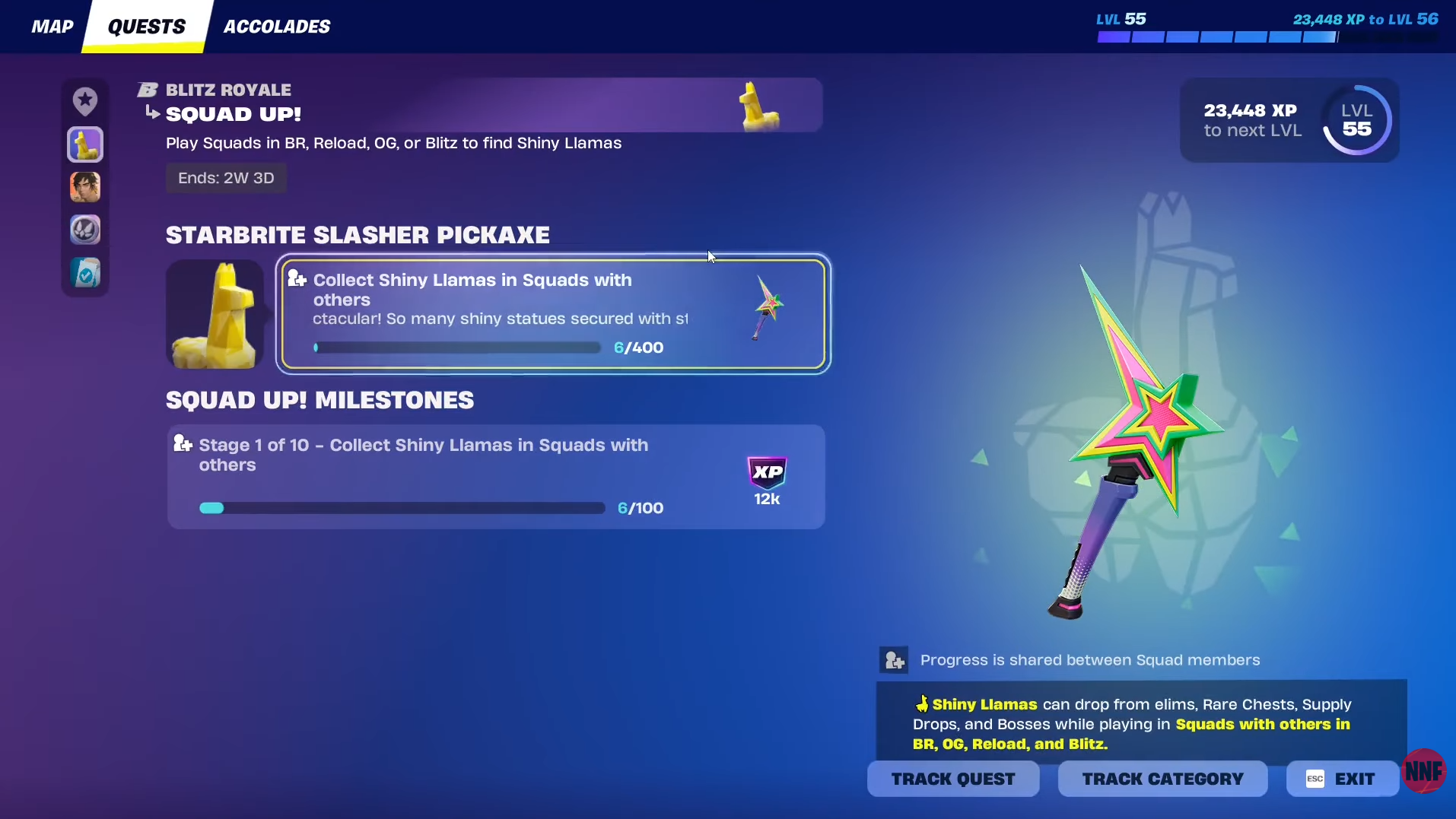Open the blue checkmark card quest category
This screenshot has width=1456, height=819.
tap(85, 273)
